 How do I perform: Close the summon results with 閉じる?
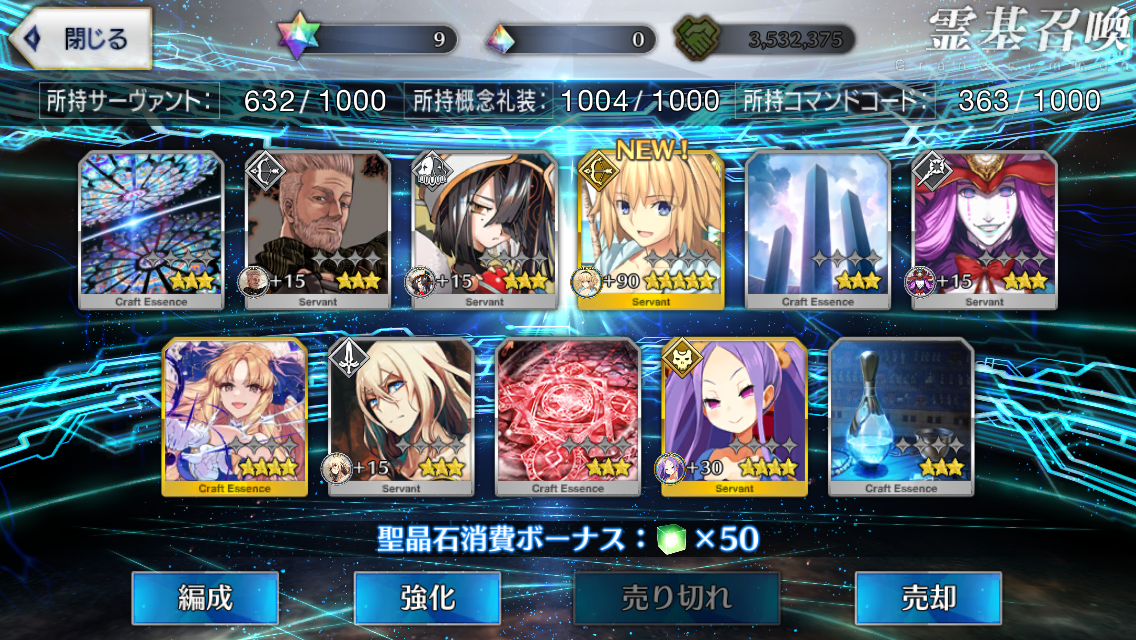(x=82, y=40)
